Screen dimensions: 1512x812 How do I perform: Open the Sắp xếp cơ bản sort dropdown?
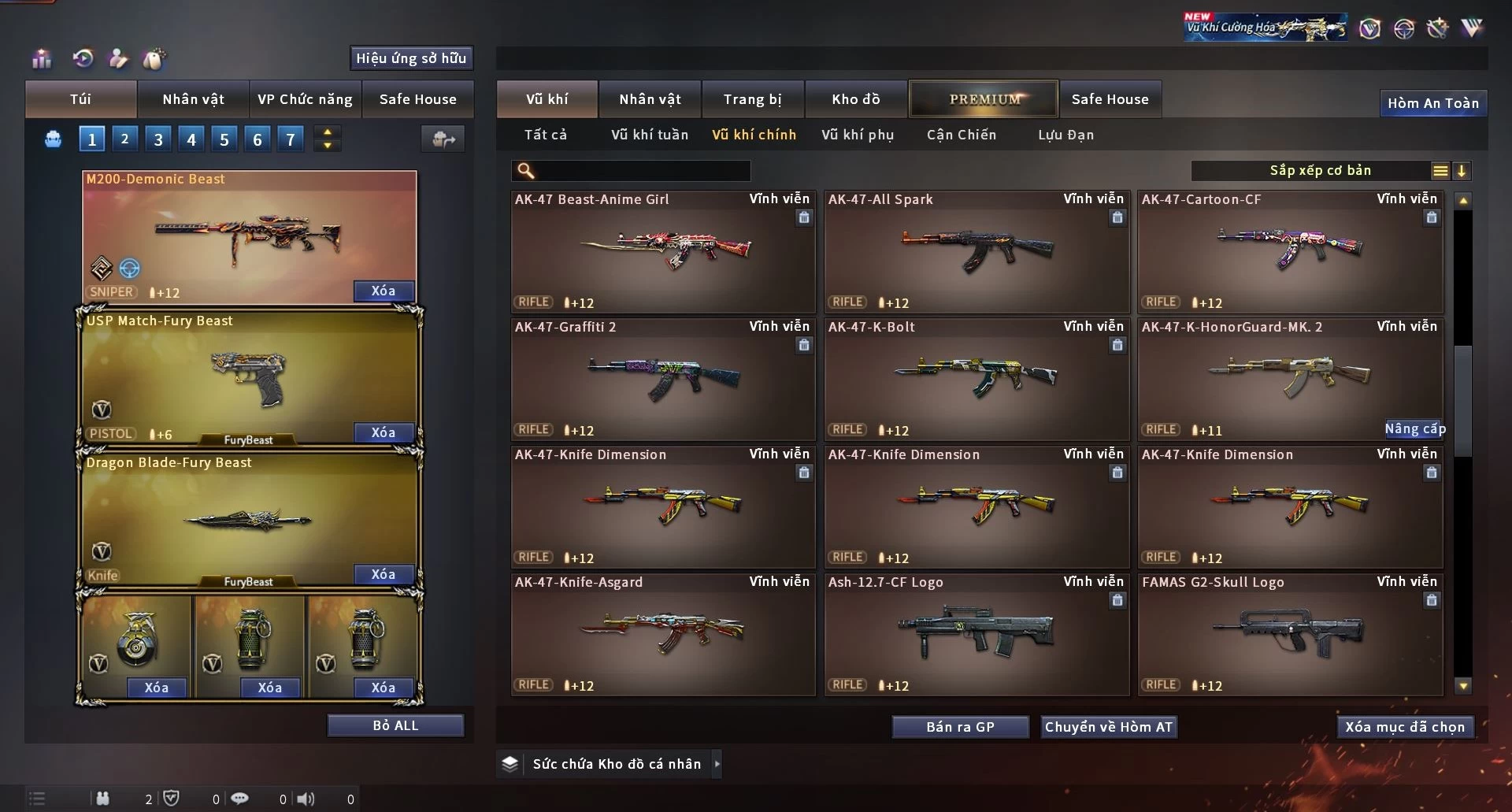click(x=1320, y=171)
